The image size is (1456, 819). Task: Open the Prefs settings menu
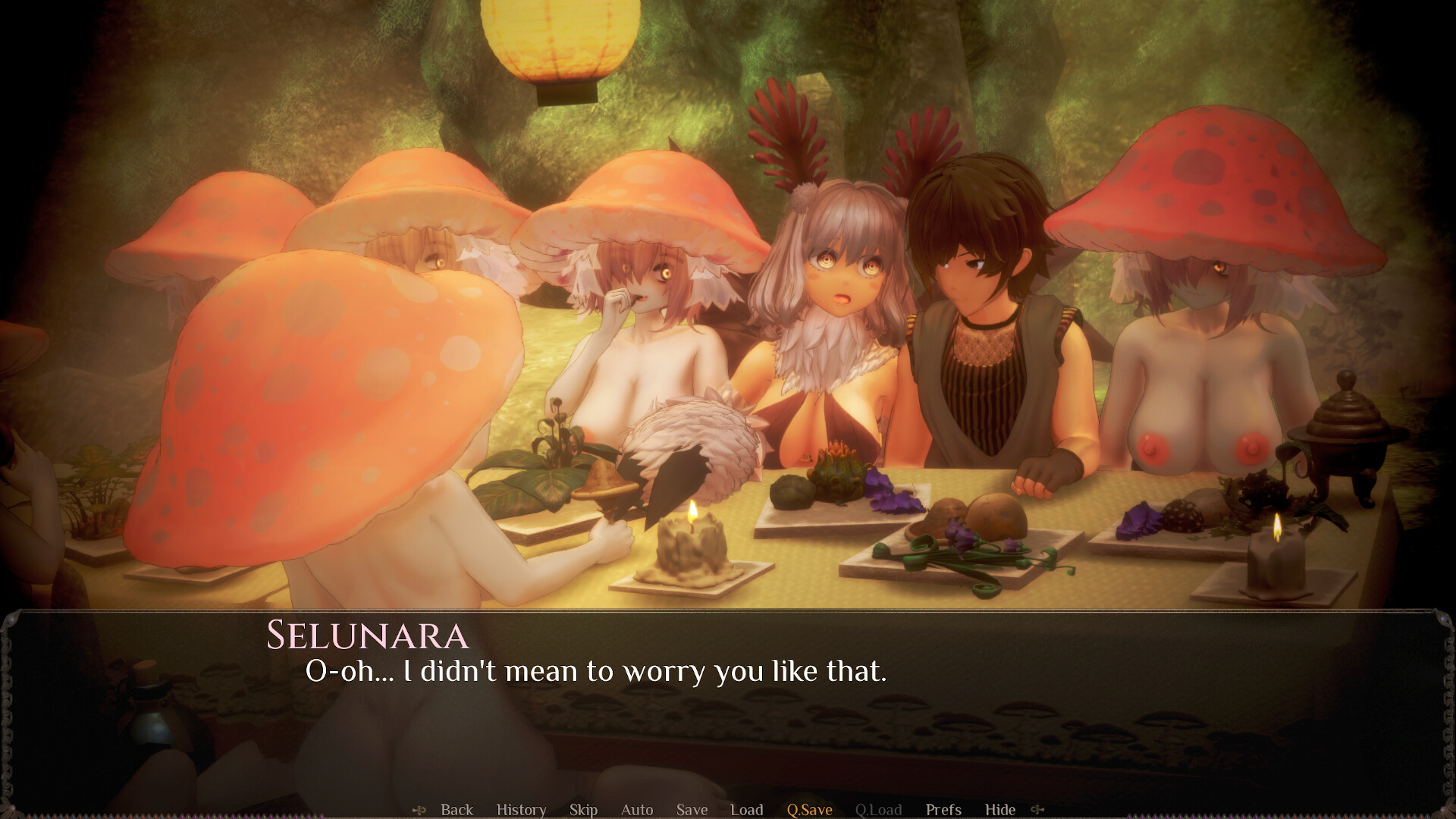(945, 809)
